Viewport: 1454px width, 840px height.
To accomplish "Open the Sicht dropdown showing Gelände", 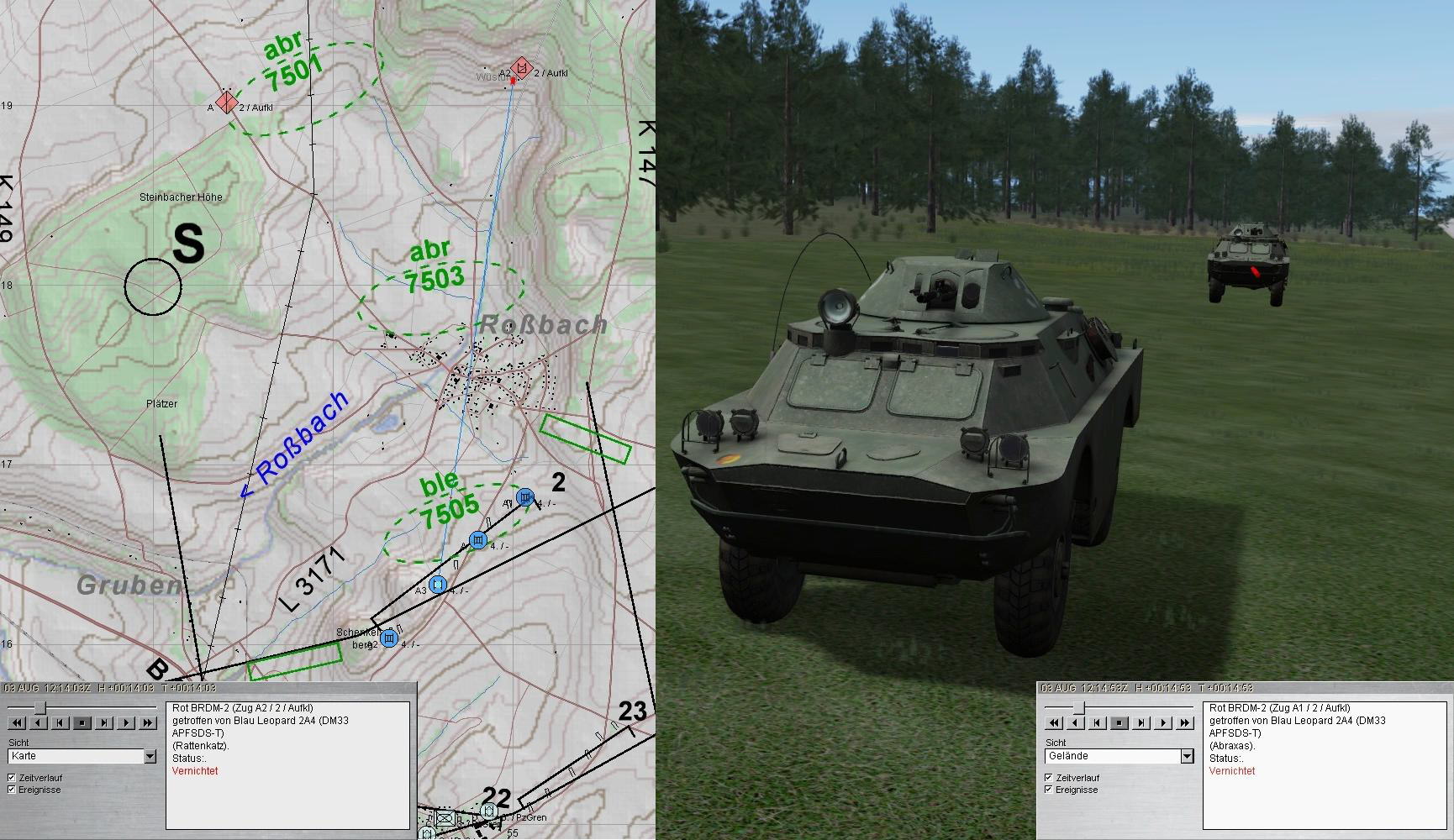I will [x=1187, y=756].
